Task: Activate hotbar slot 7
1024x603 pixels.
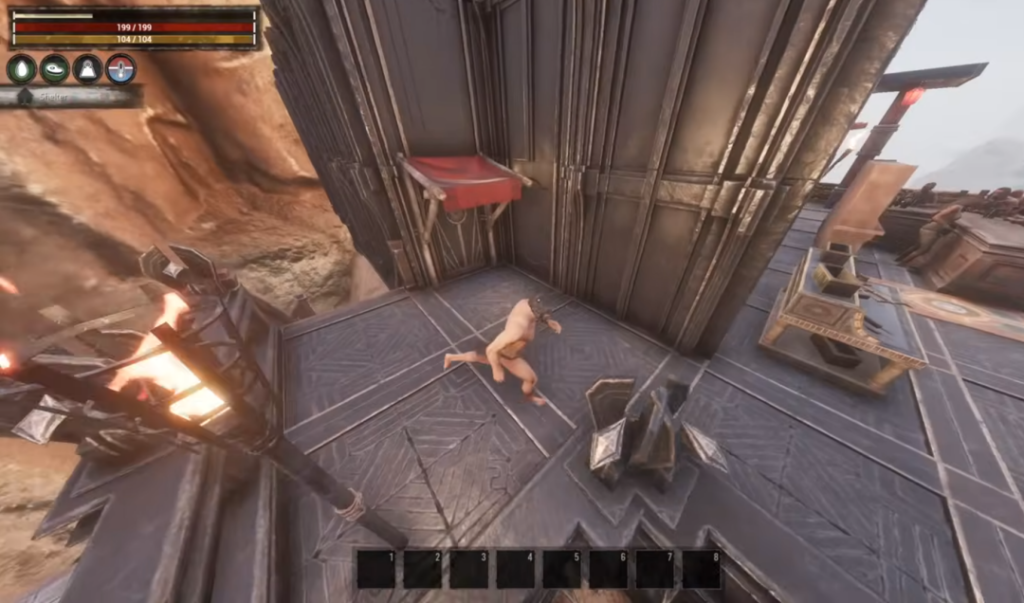Action: coord(654,569)
